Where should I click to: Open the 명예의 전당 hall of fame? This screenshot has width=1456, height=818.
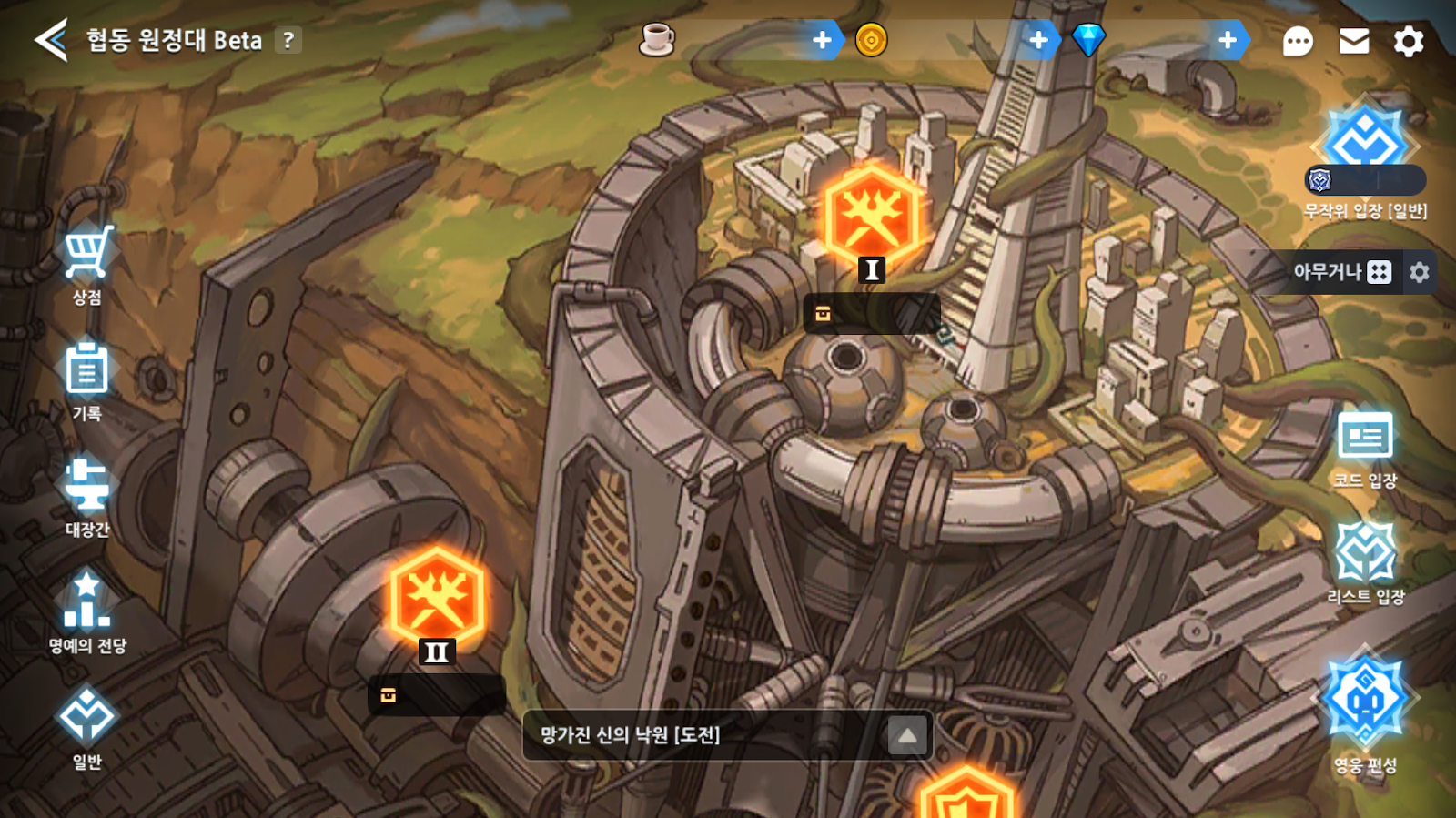click(87, 610)
